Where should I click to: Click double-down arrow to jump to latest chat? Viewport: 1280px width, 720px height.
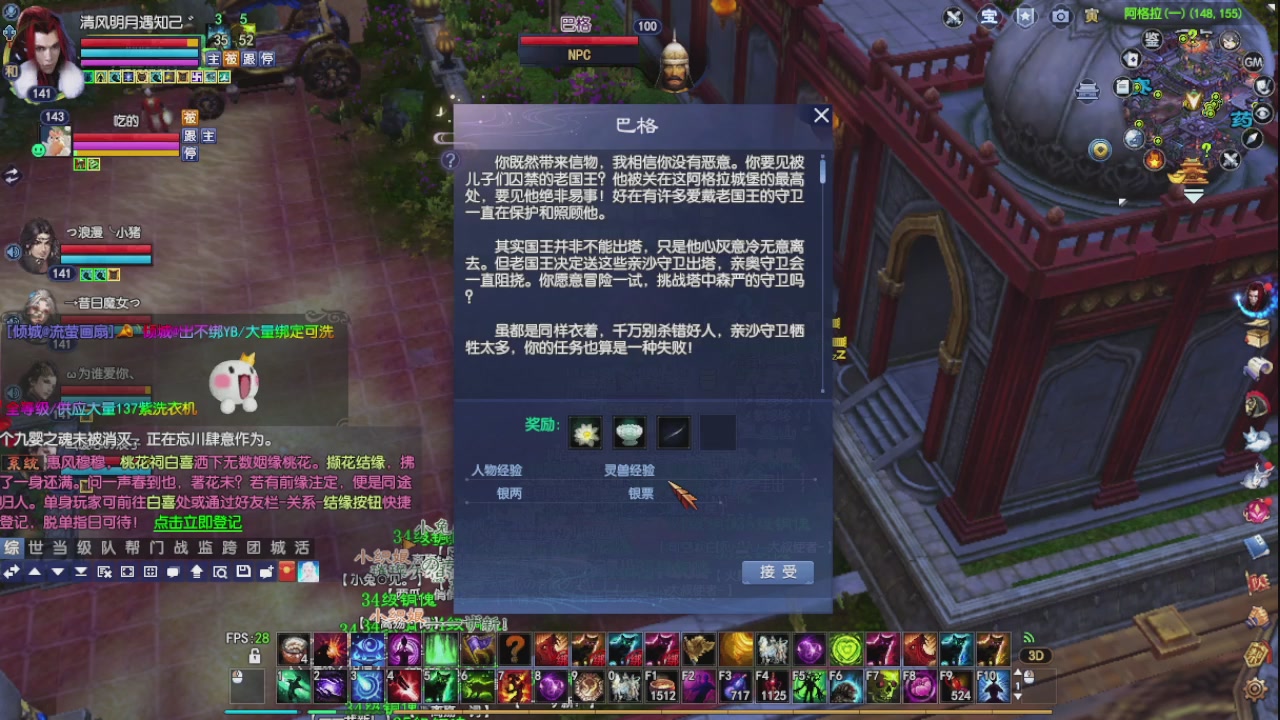pyautogui.click(x=80, y=572)
